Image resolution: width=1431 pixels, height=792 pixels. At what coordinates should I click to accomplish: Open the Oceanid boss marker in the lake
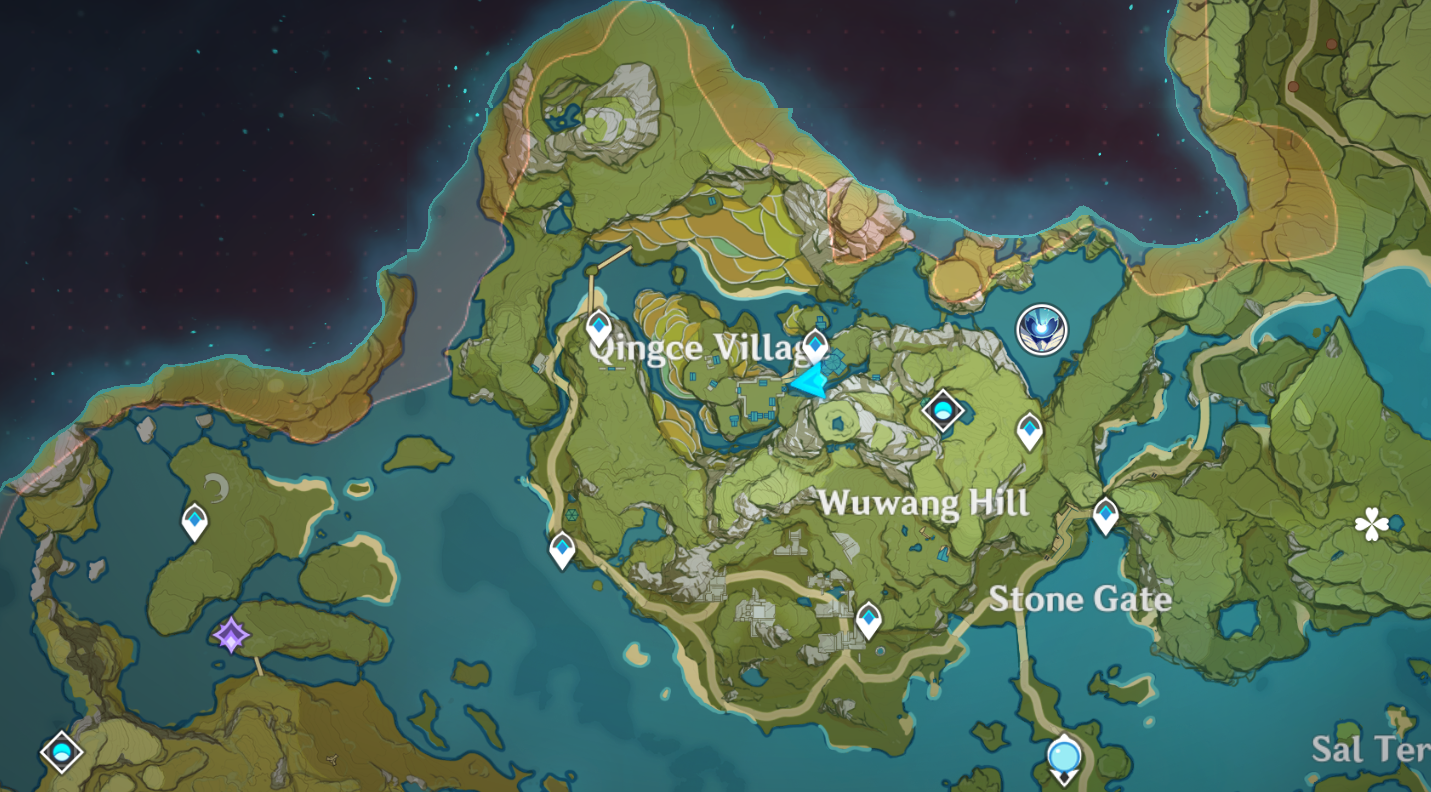pyautogui.click(x=1041, y=329)
